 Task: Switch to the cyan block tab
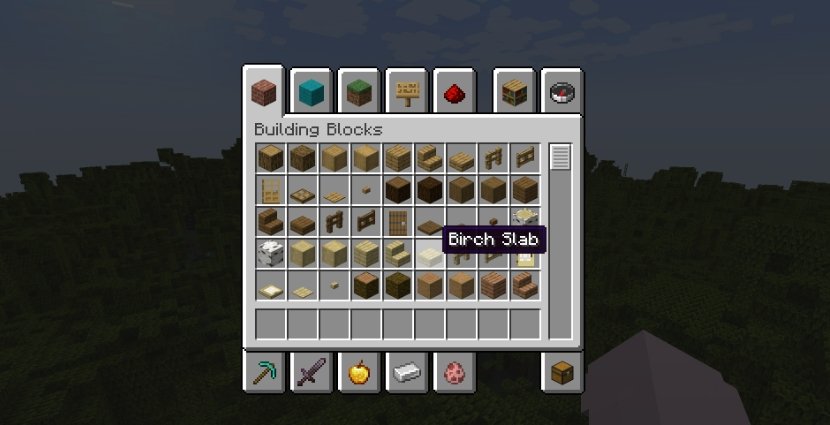[x=312, y=92]
